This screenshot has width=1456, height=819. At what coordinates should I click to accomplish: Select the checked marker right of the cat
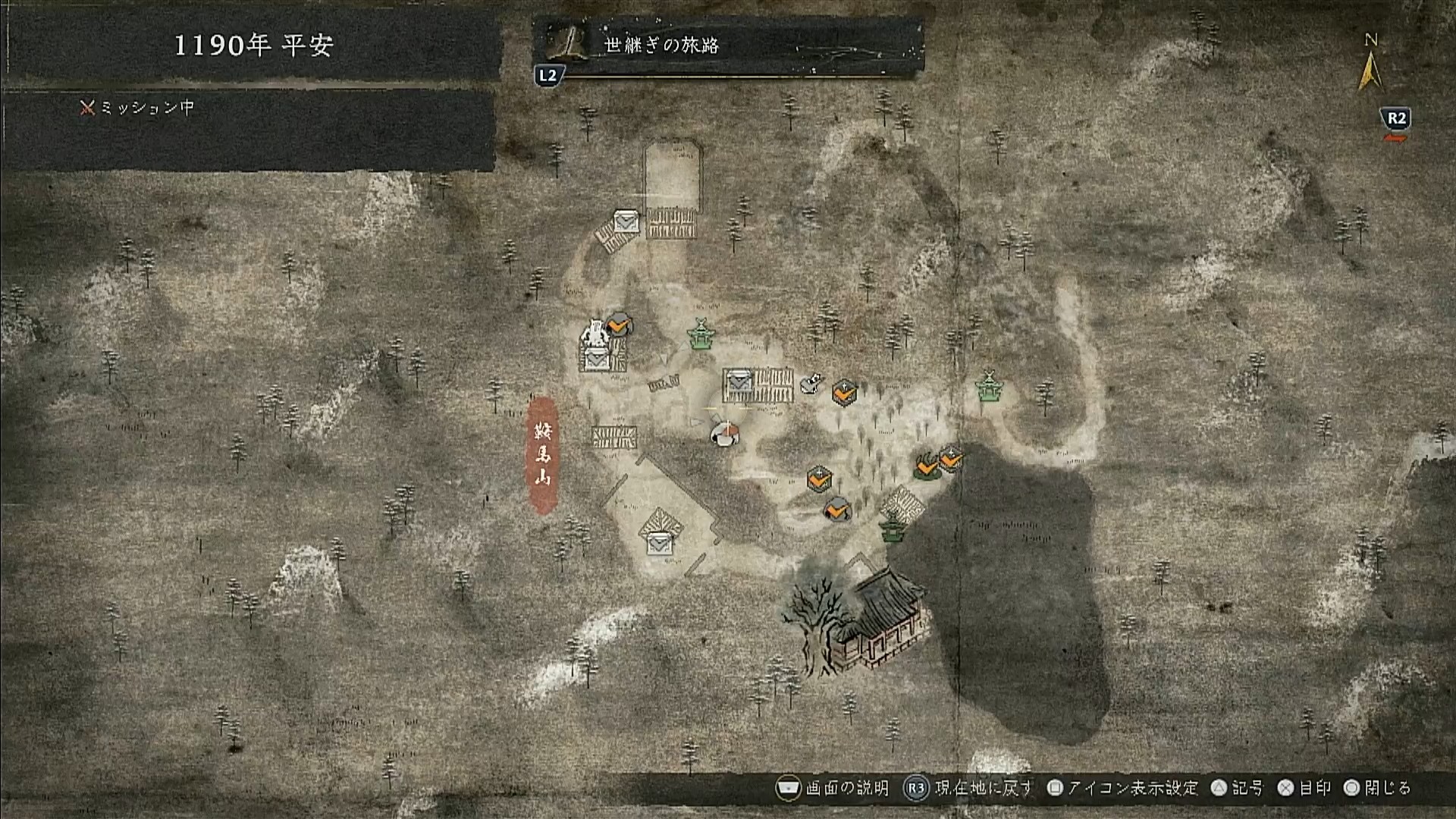coord(844,393)
